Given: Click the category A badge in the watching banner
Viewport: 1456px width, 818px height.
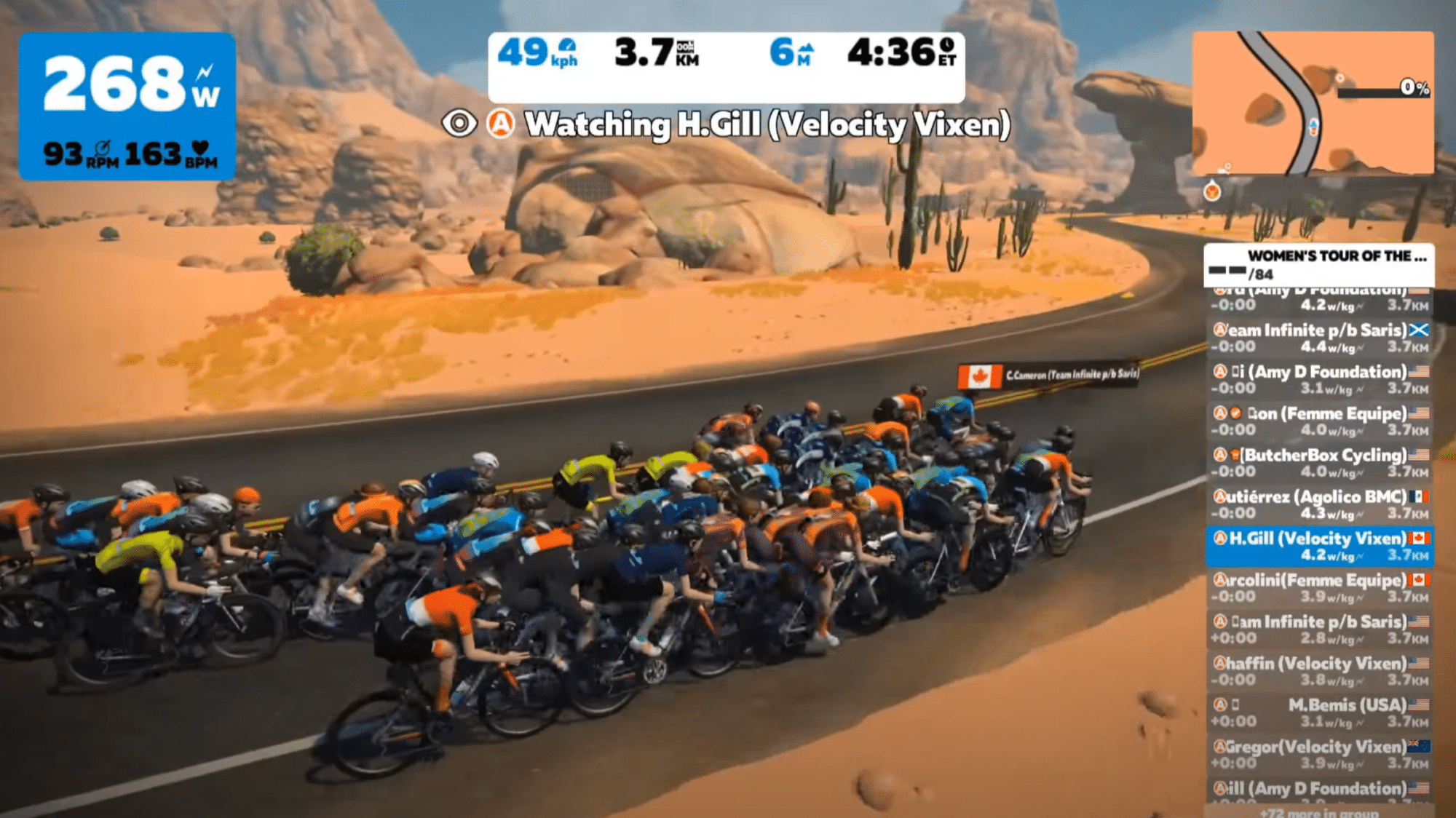Looking at the screenshot, I should tap(499, 124).
